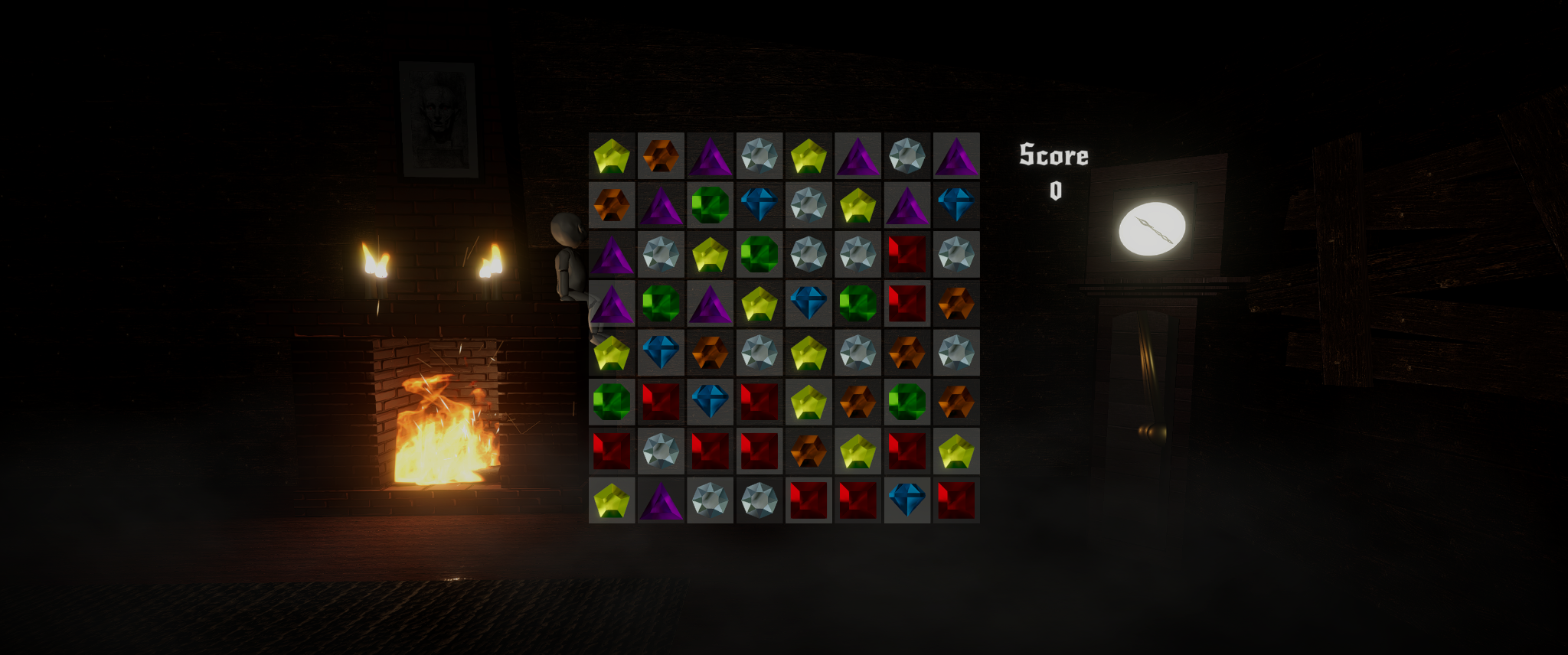Choose the silver gem in the second row

click(x=808, y=205)
